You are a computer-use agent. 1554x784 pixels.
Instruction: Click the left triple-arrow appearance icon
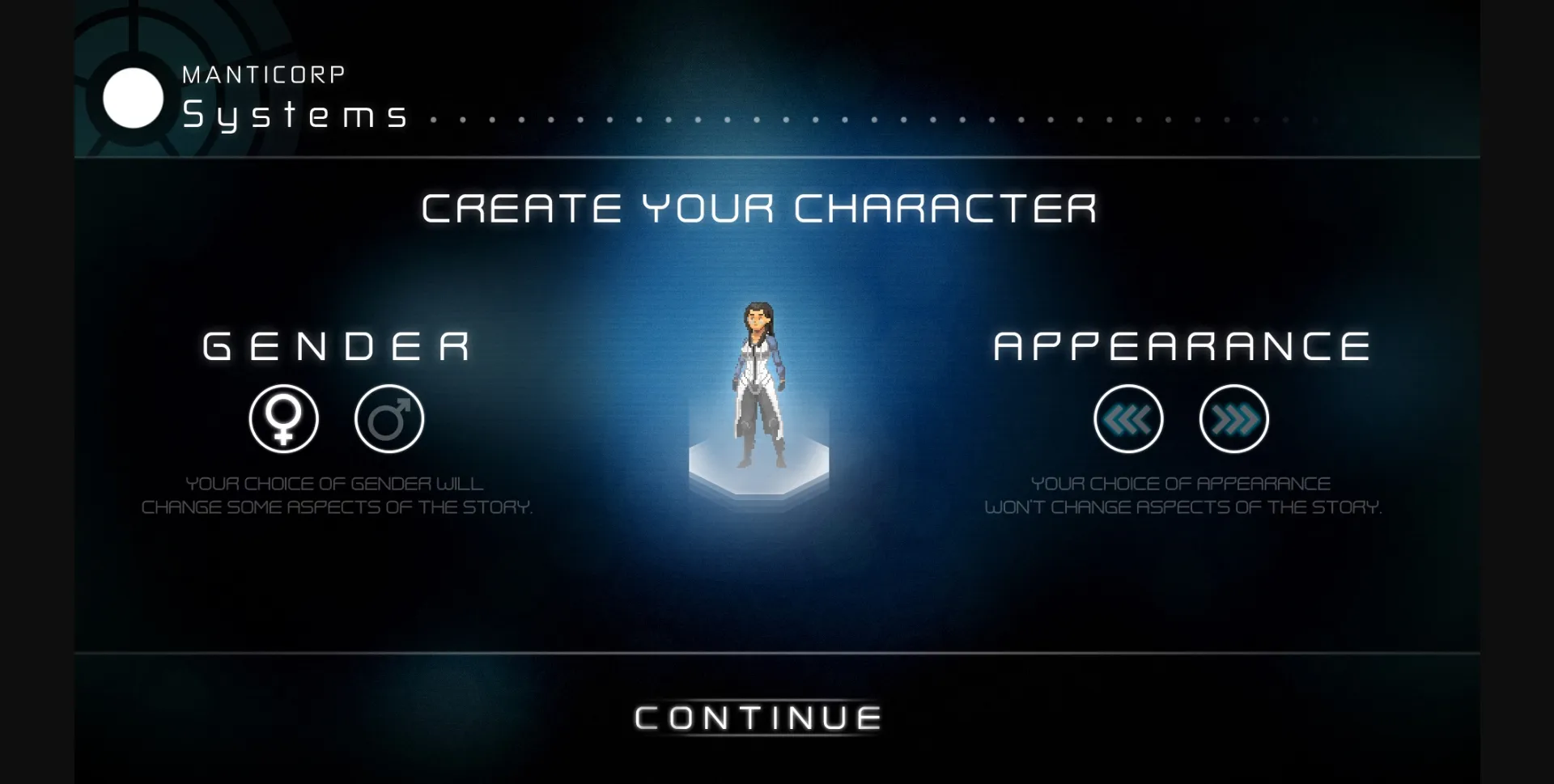point(1130,418)
